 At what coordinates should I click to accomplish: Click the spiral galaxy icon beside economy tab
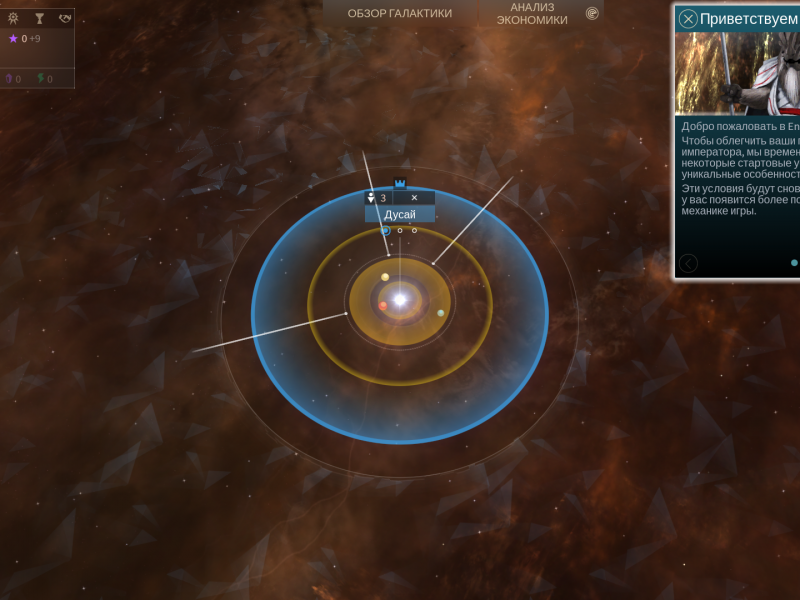click(592, 13)
